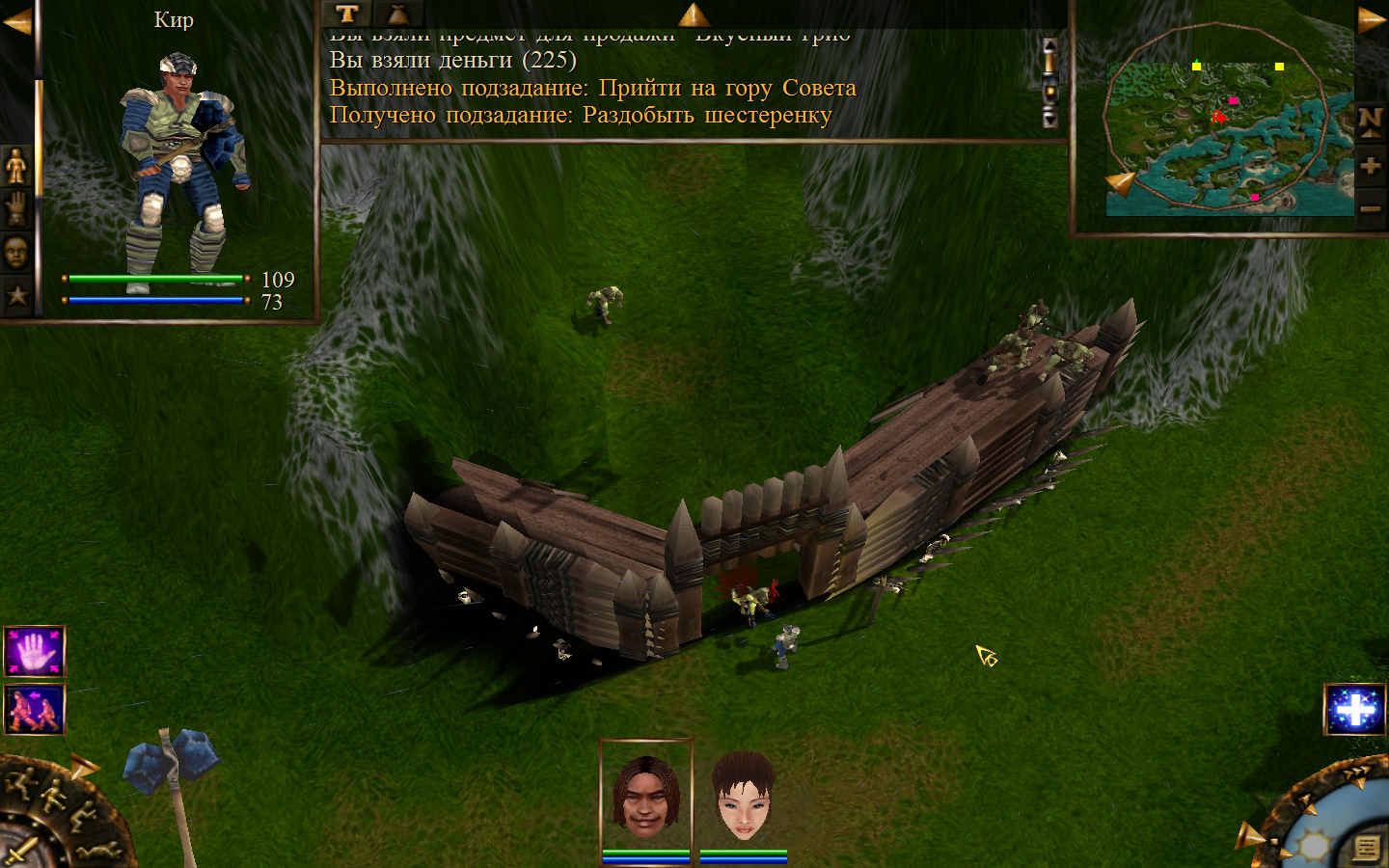1389x868 pixels.
Task: Open the hand tab on the character panel
Action: 16,208
